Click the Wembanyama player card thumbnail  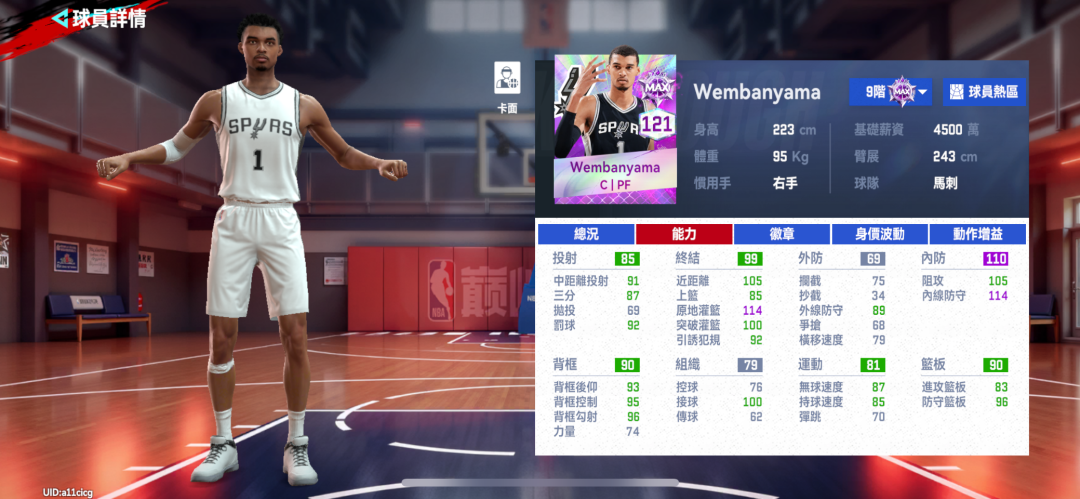[614, 129]
